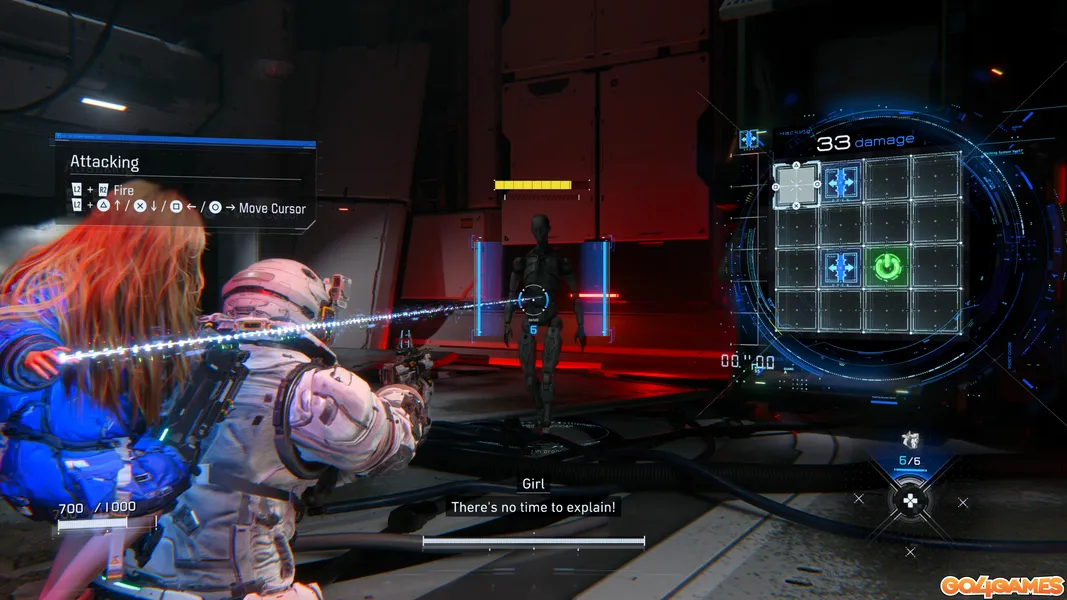Pick the blue arrow node left of the green node
Image resolution: width=1067 pixels, height=600 pixels.
click(841, 267)
